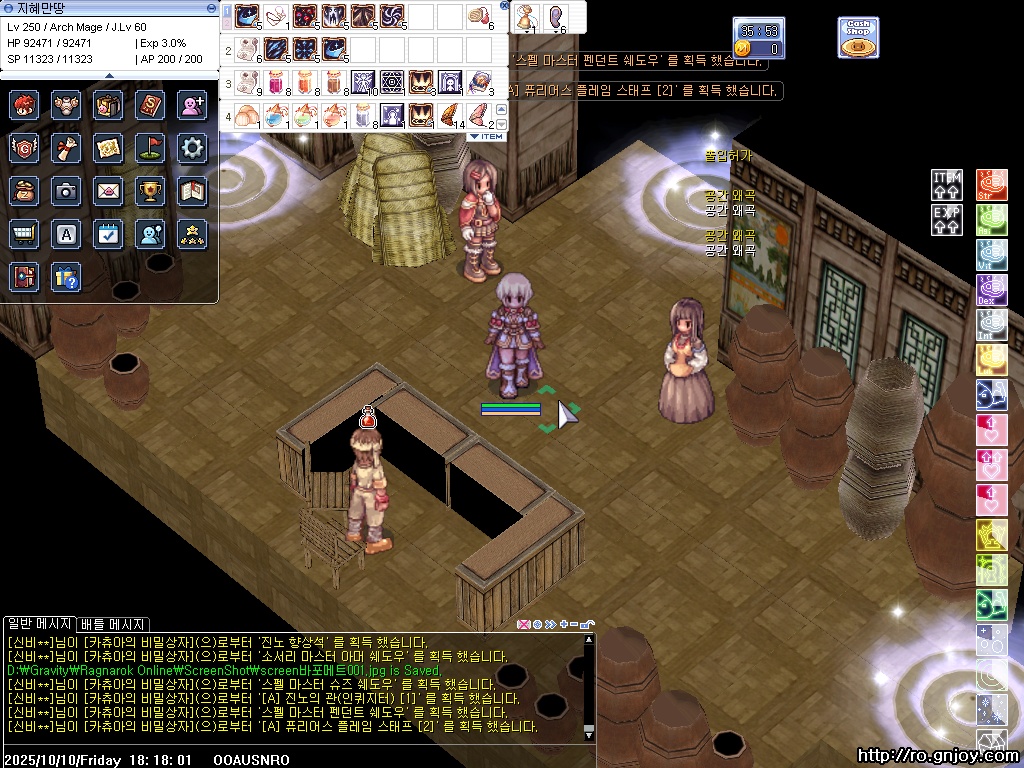Click the camera screenshot icon
Viewport: 1024px width, 768px height.
pos(66,191)
